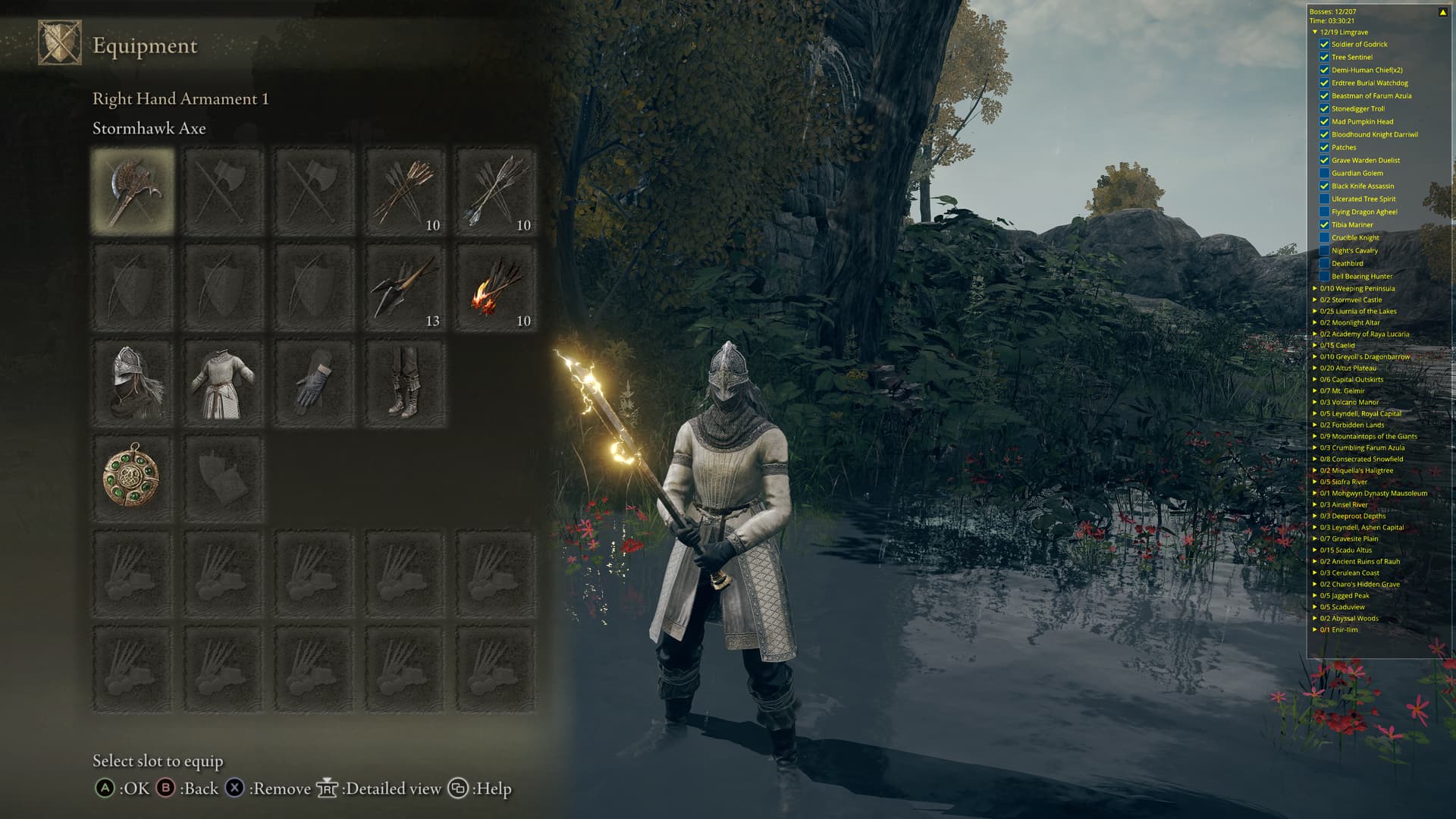Toggle the Guardian Golem boss checkbox
The height and width of the screenshot is (819, 1456).
[1324, 173]
